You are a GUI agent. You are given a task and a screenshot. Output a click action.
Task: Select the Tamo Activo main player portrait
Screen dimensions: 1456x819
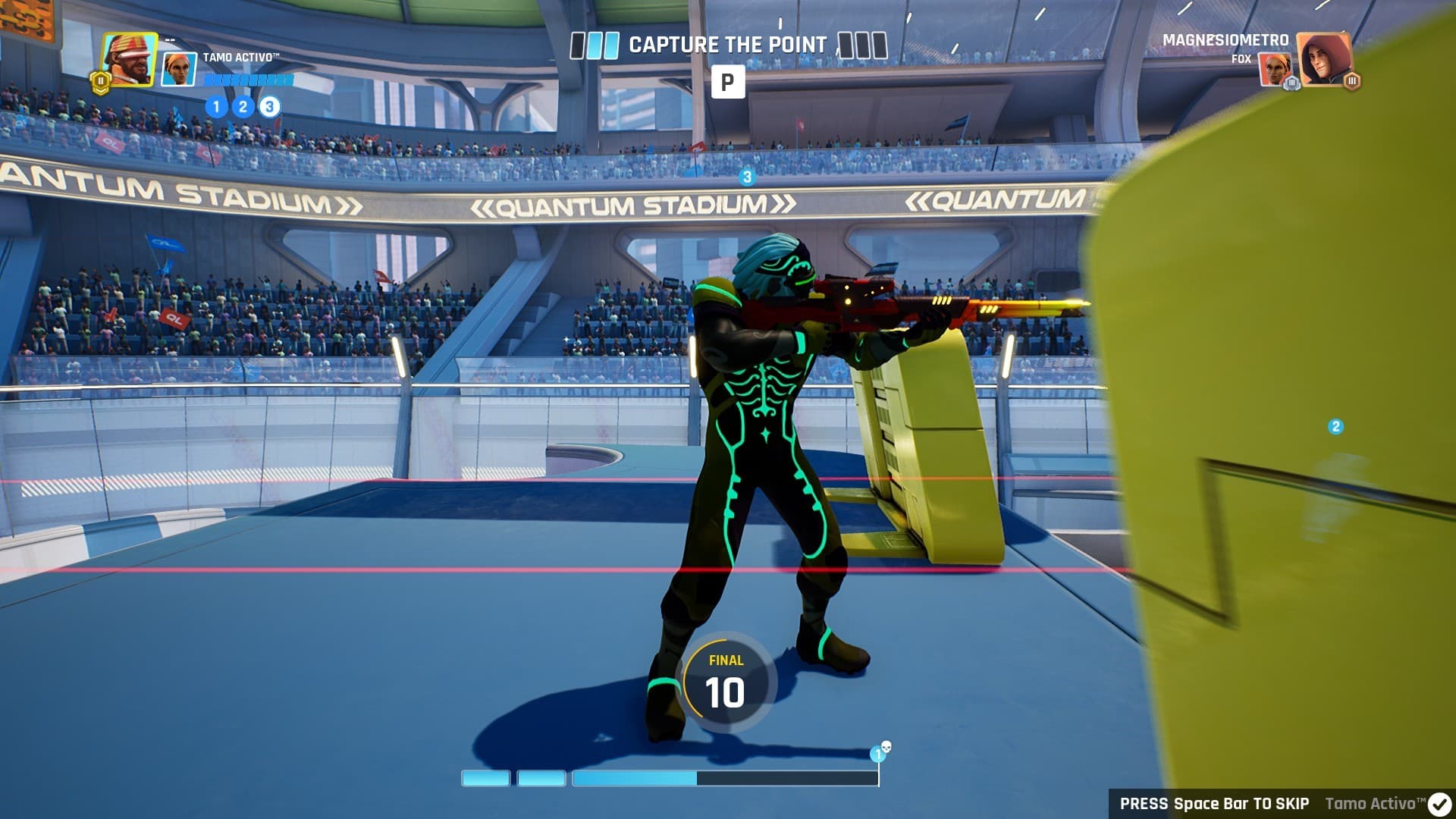[129, 59]
